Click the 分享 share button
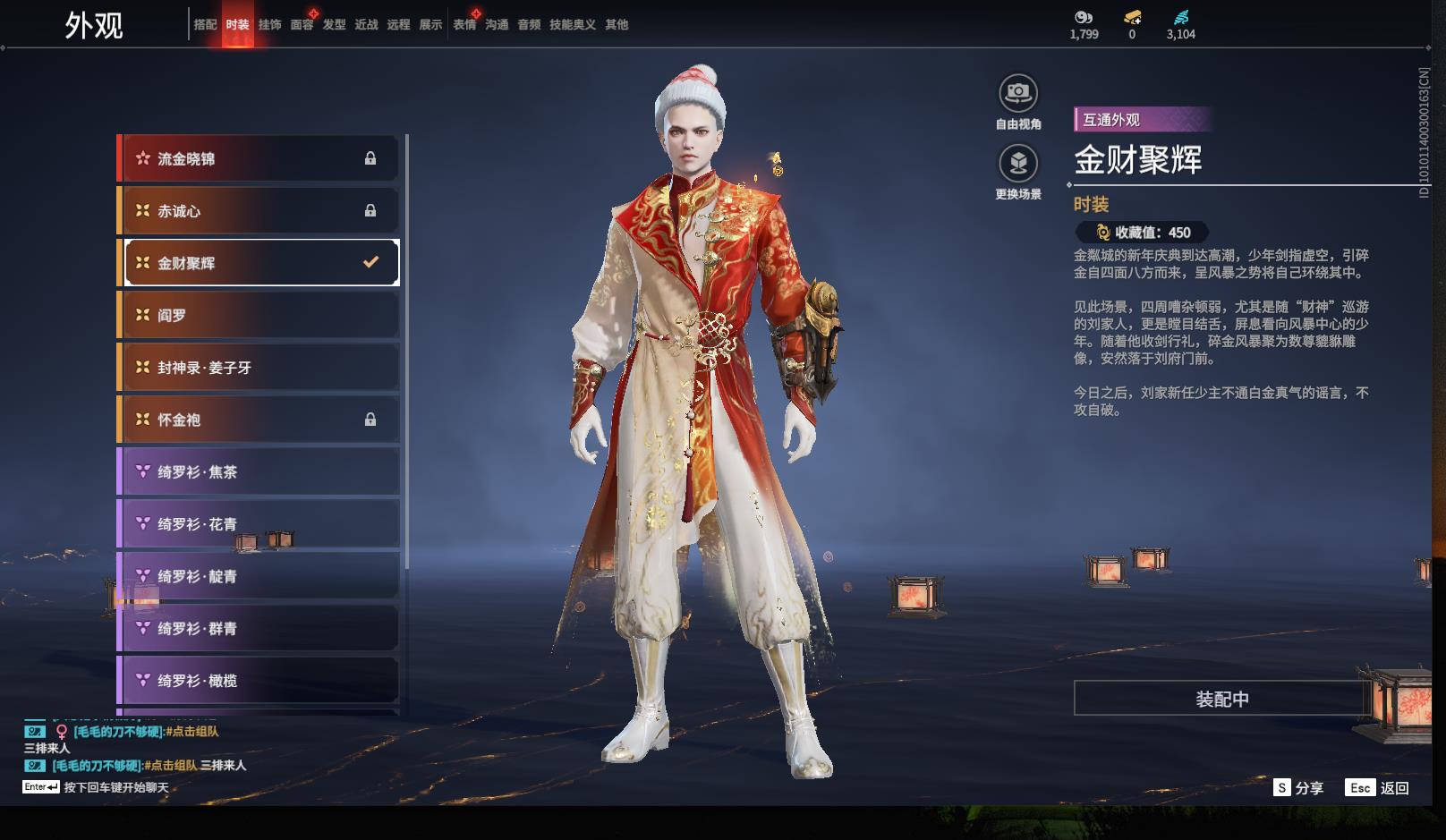The height and width of the screenshot is (840, 1446). click(1299, 788)
